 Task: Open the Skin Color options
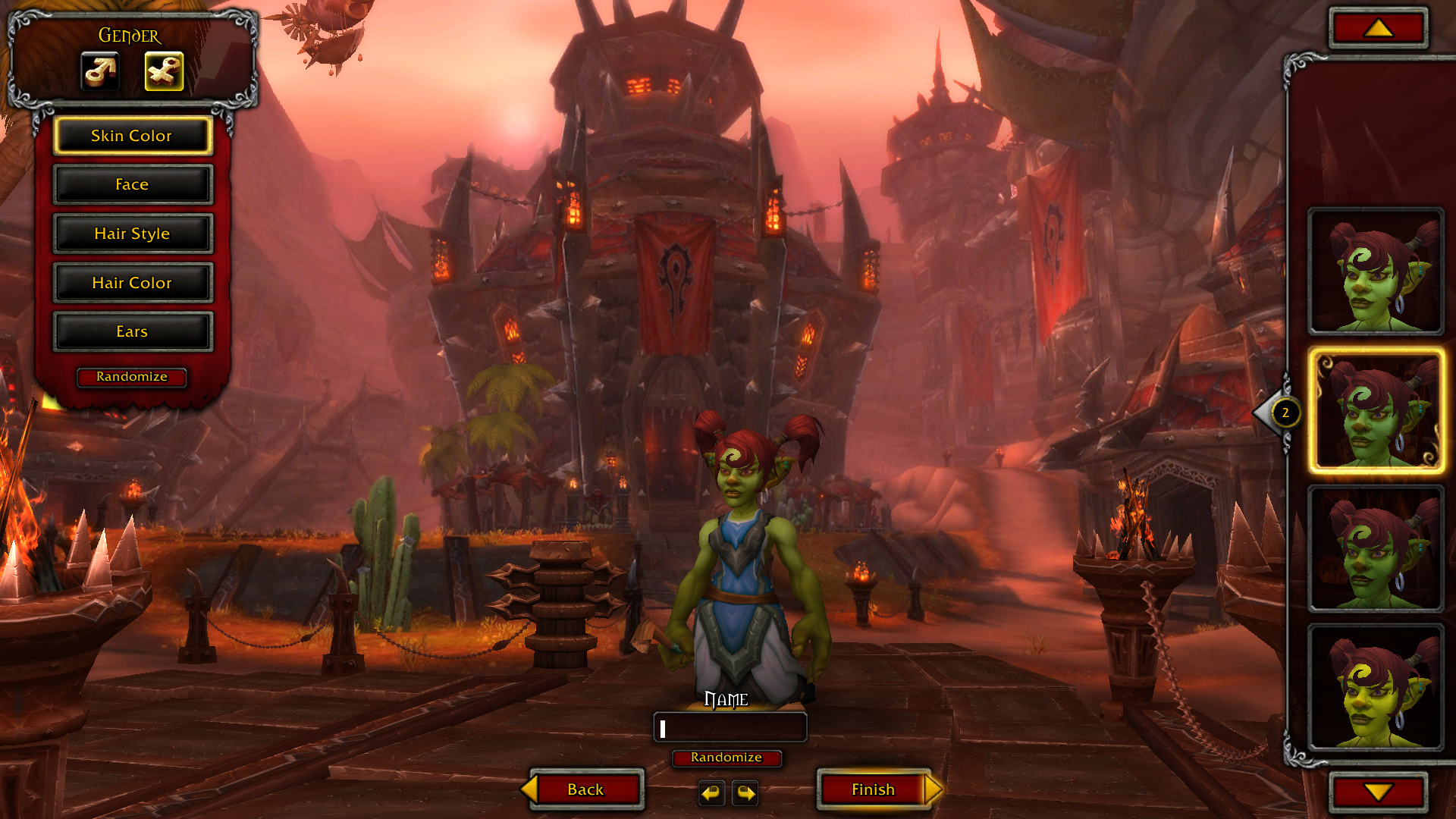click(x=132, y=136)
